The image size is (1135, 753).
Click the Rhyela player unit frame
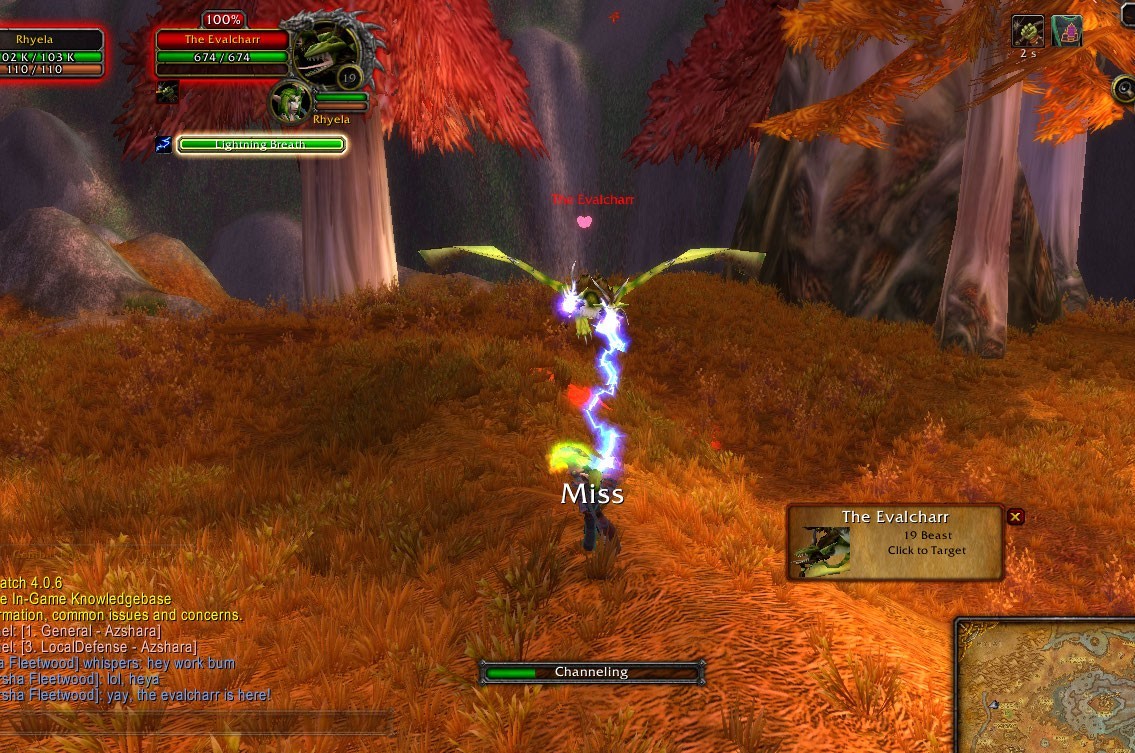pos(52,55)
